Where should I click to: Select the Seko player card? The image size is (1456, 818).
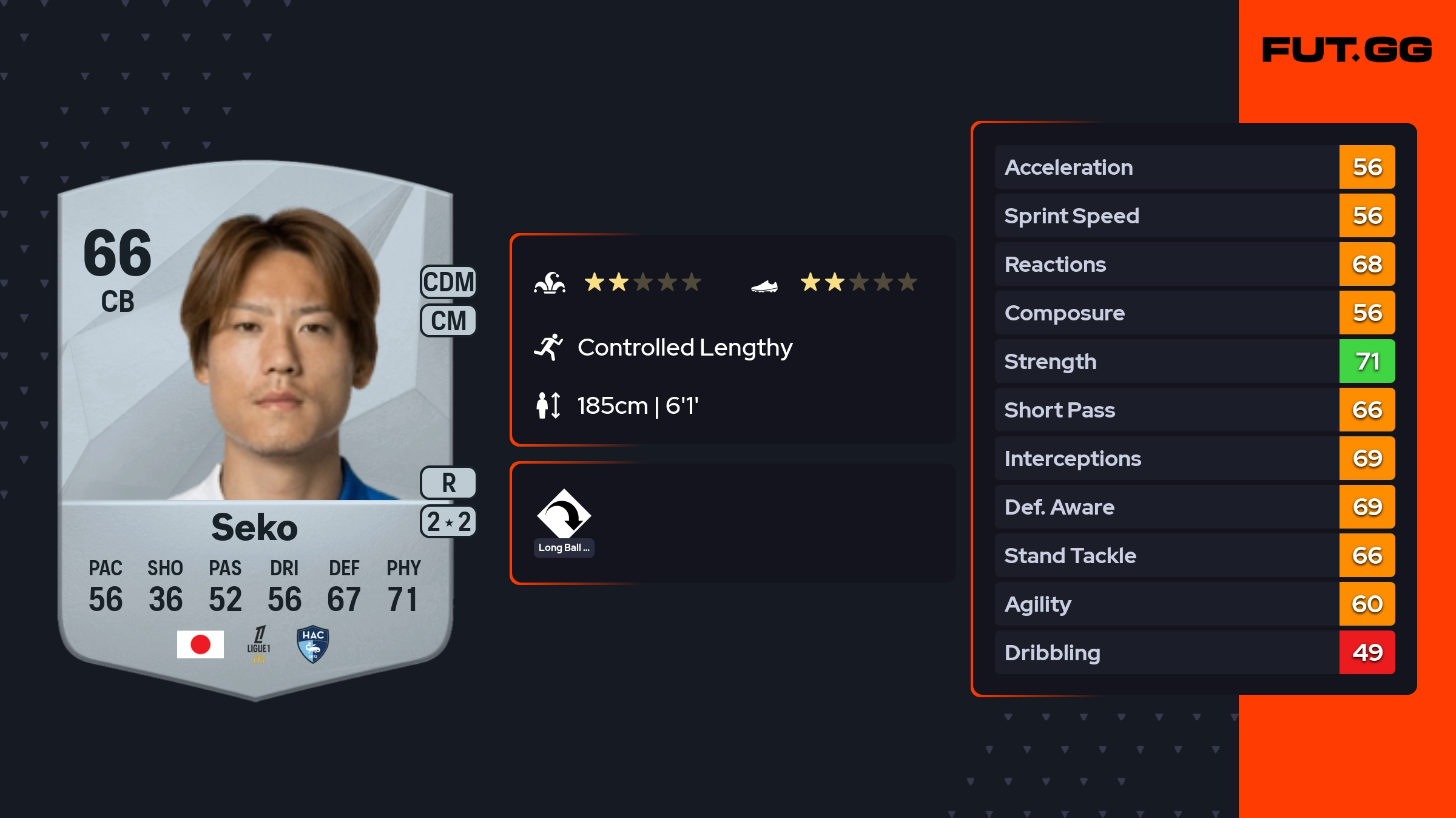255,425
